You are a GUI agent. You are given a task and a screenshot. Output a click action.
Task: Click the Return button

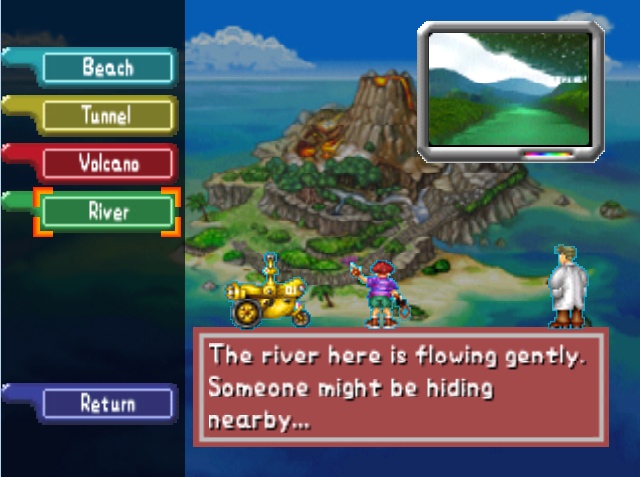(x=108, y=404)
